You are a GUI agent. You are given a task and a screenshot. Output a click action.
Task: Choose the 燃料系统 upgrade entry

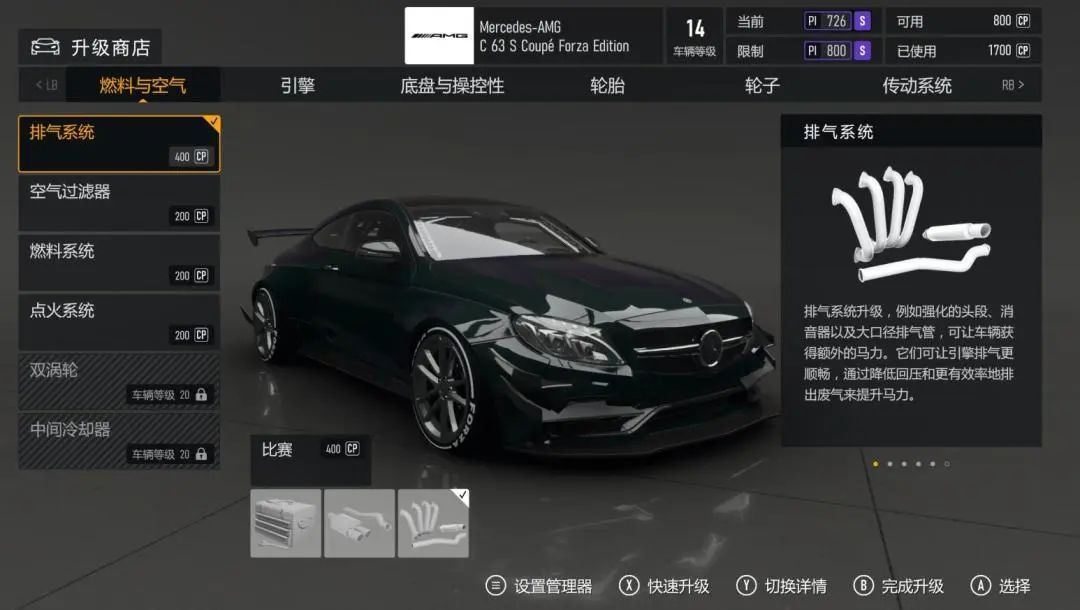[x=119, y=263]
